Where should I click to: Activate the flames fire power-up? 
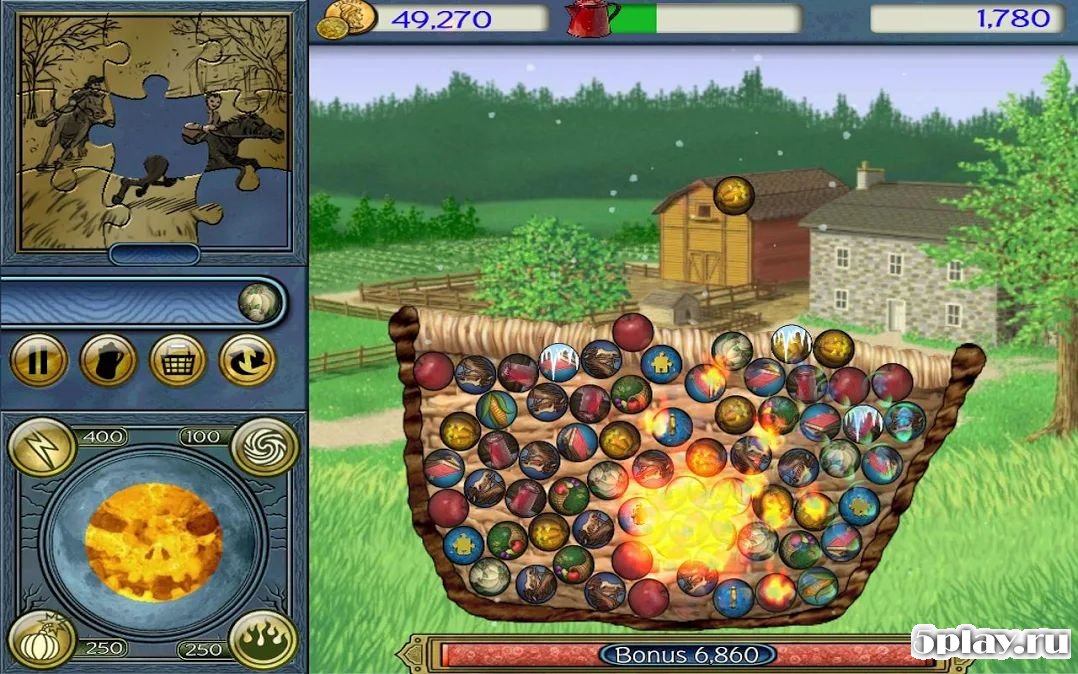264,639
